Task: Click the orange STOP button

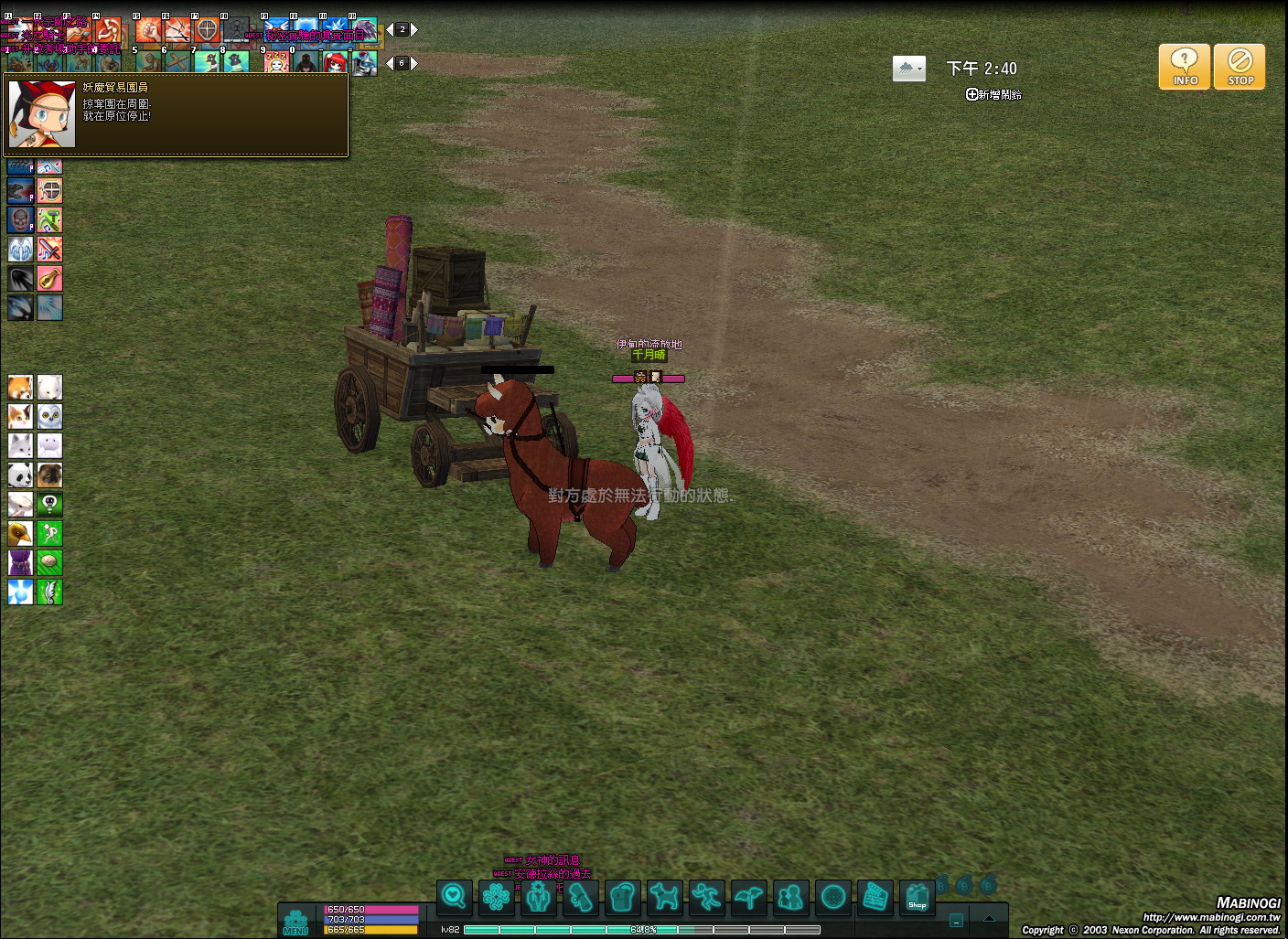Action: click(1240, 67)
